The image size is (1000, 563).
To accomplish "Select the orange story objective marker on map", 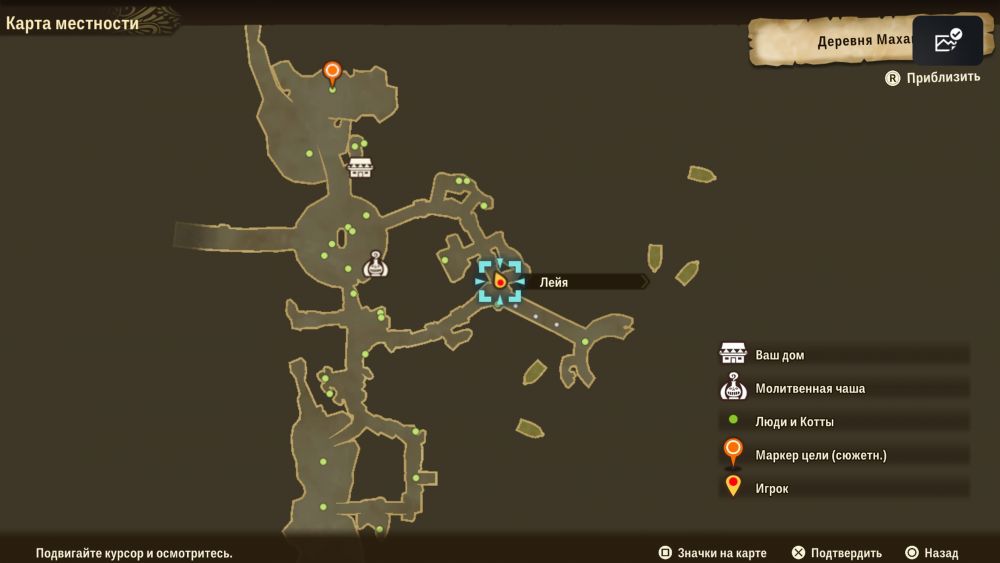I will point(332,73).
